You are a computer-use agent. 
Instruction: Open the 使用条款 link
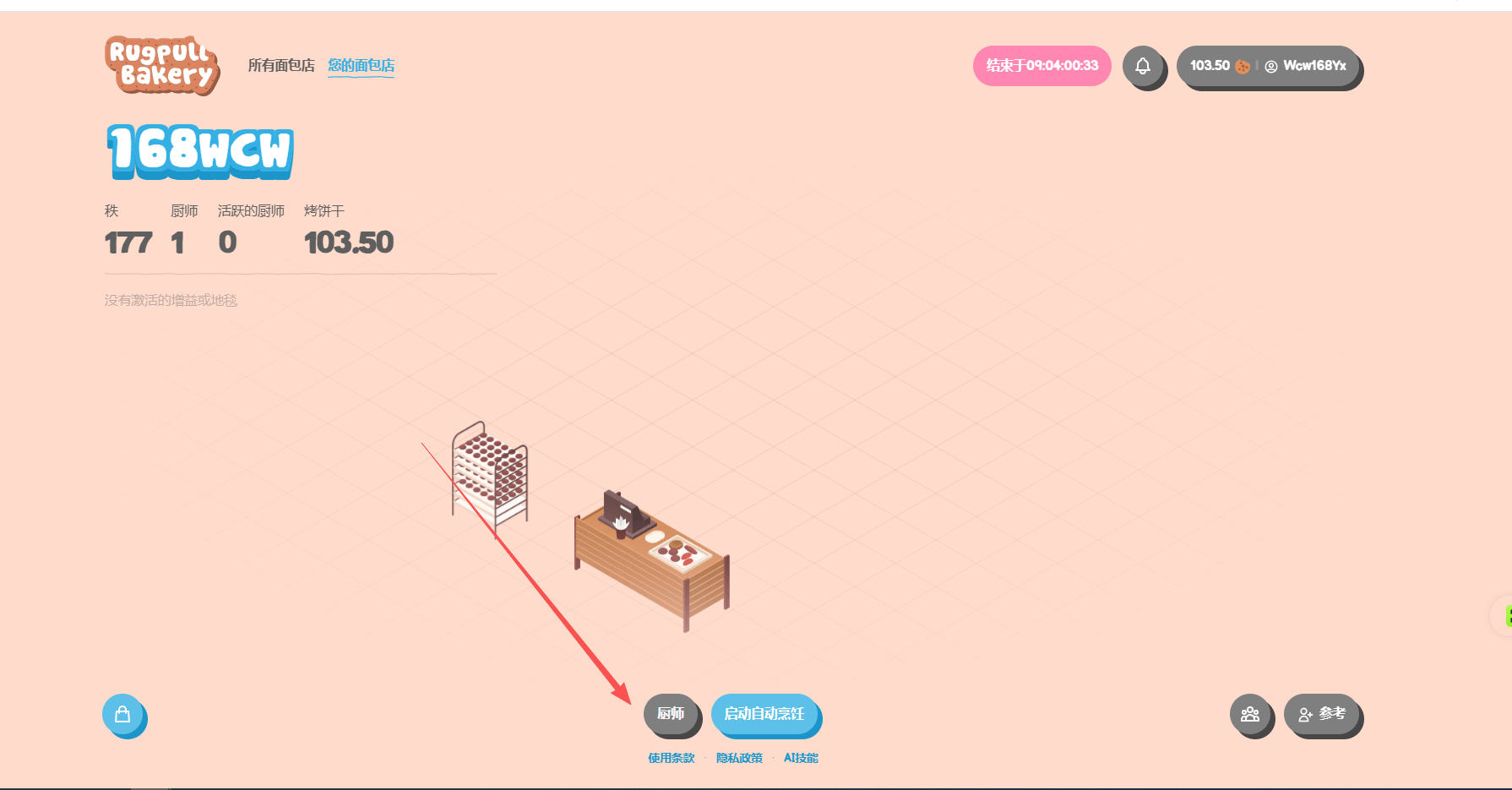pos(671,758)
